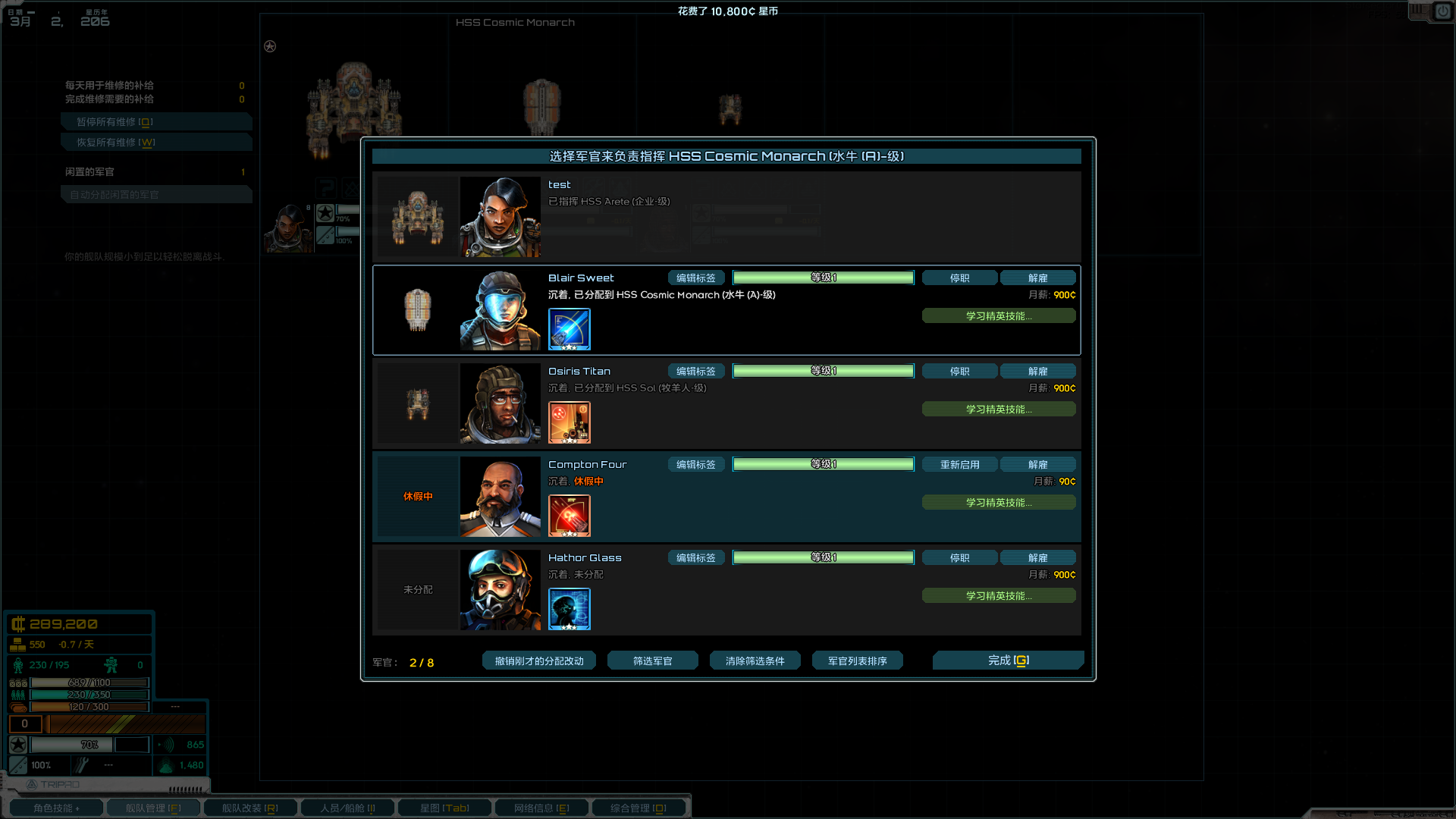Click the fuel canisters icon by the 689/1100 bar

[17, 682]
